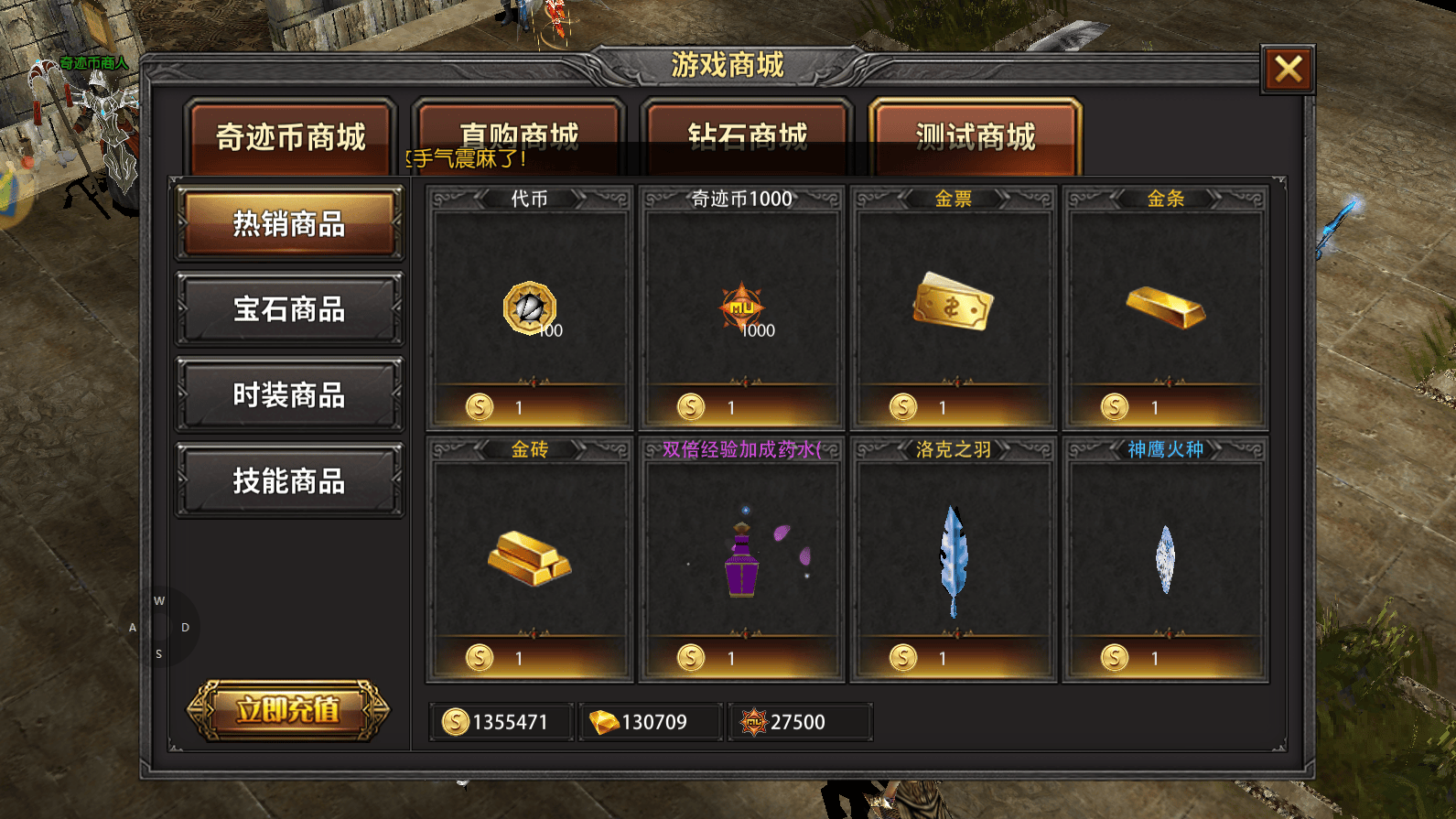This screenshot has width=1456, height=819.
Task: Show the 时装商品 category
Action: point(289,395)
